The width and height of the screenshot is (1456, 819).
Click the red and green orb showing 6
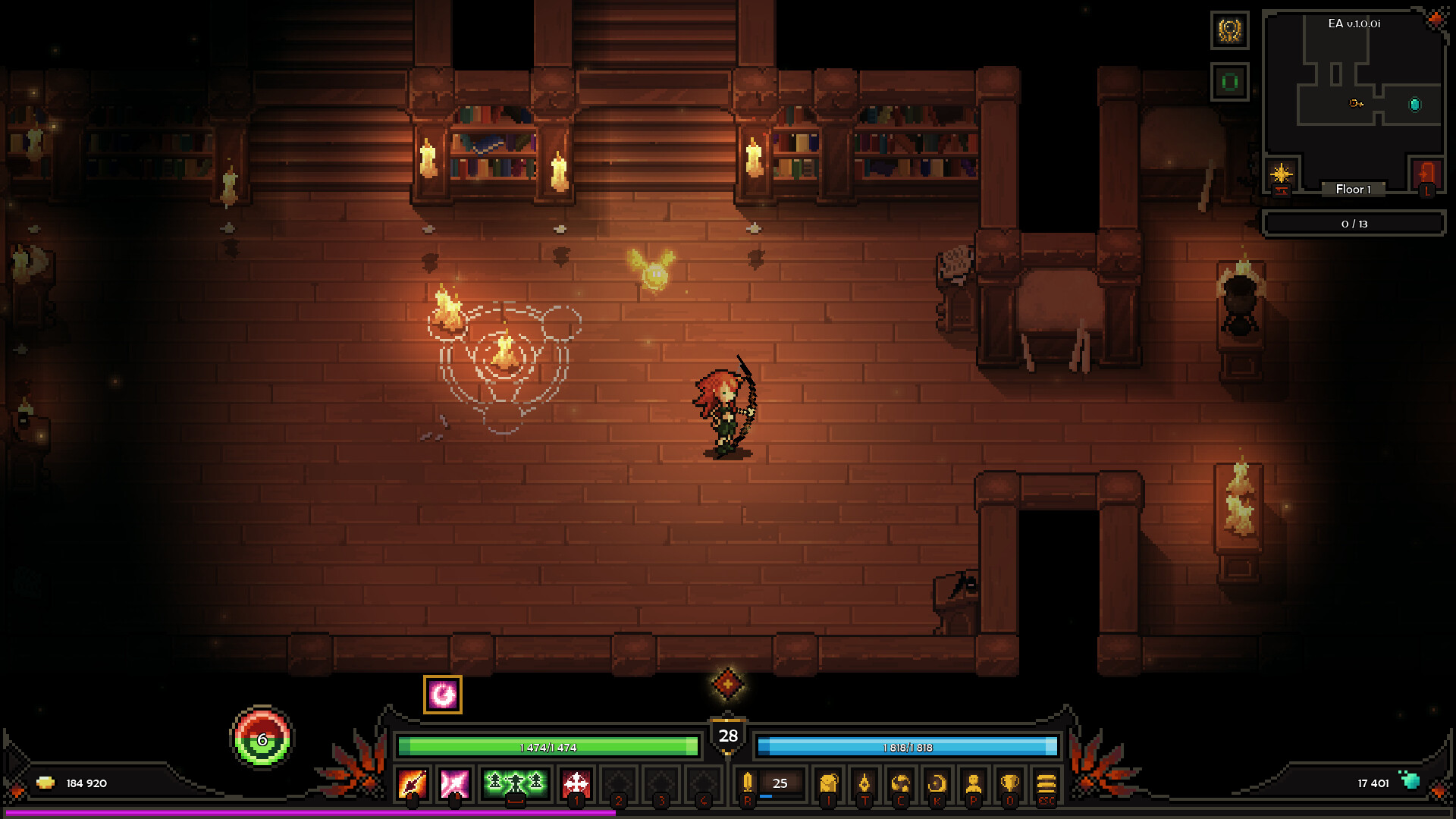pyautogui.click(x=262, y=739)
